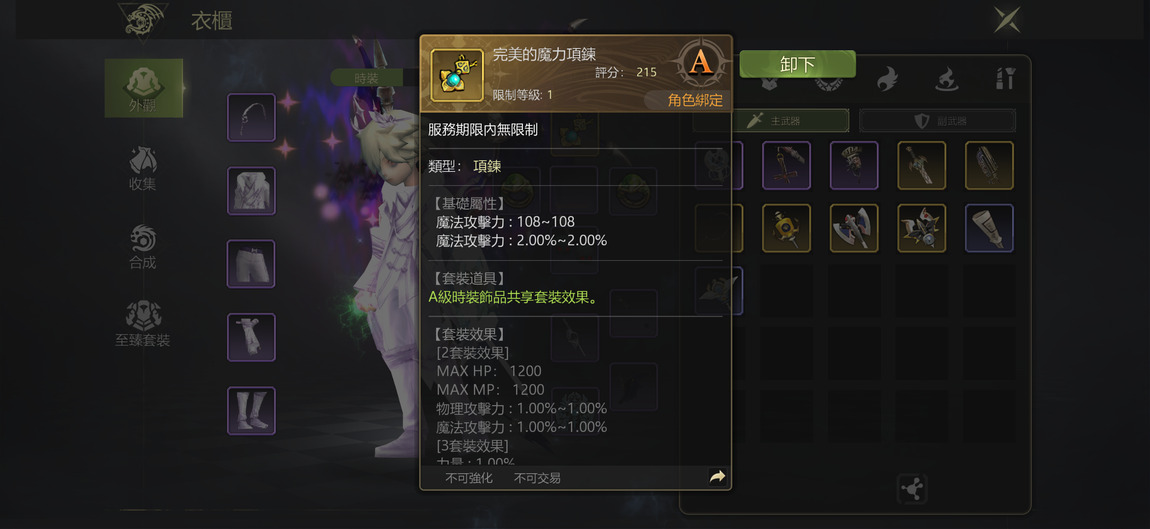Switch to the 副武器 sub weapon filter
Screen dimensions: 1150x529
click(x=938, y=121)
